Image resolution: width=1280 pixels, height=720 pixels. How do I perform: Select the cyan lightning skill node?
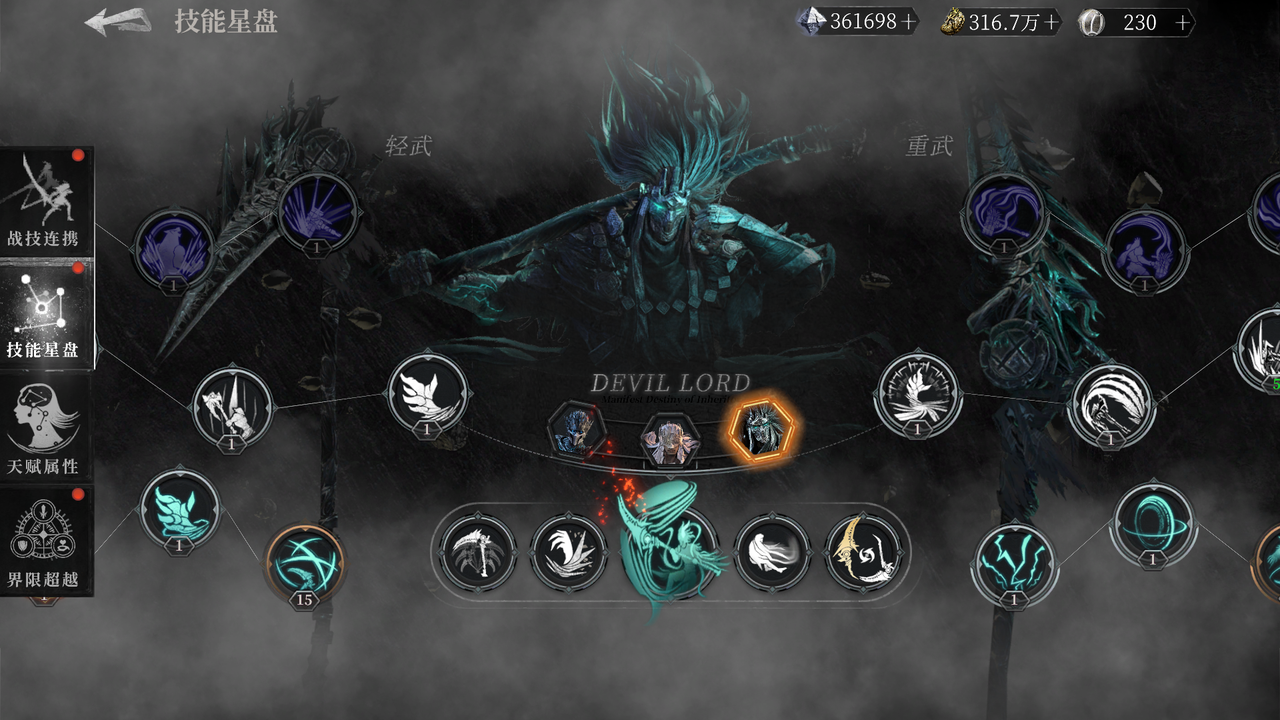[1013, 563]
